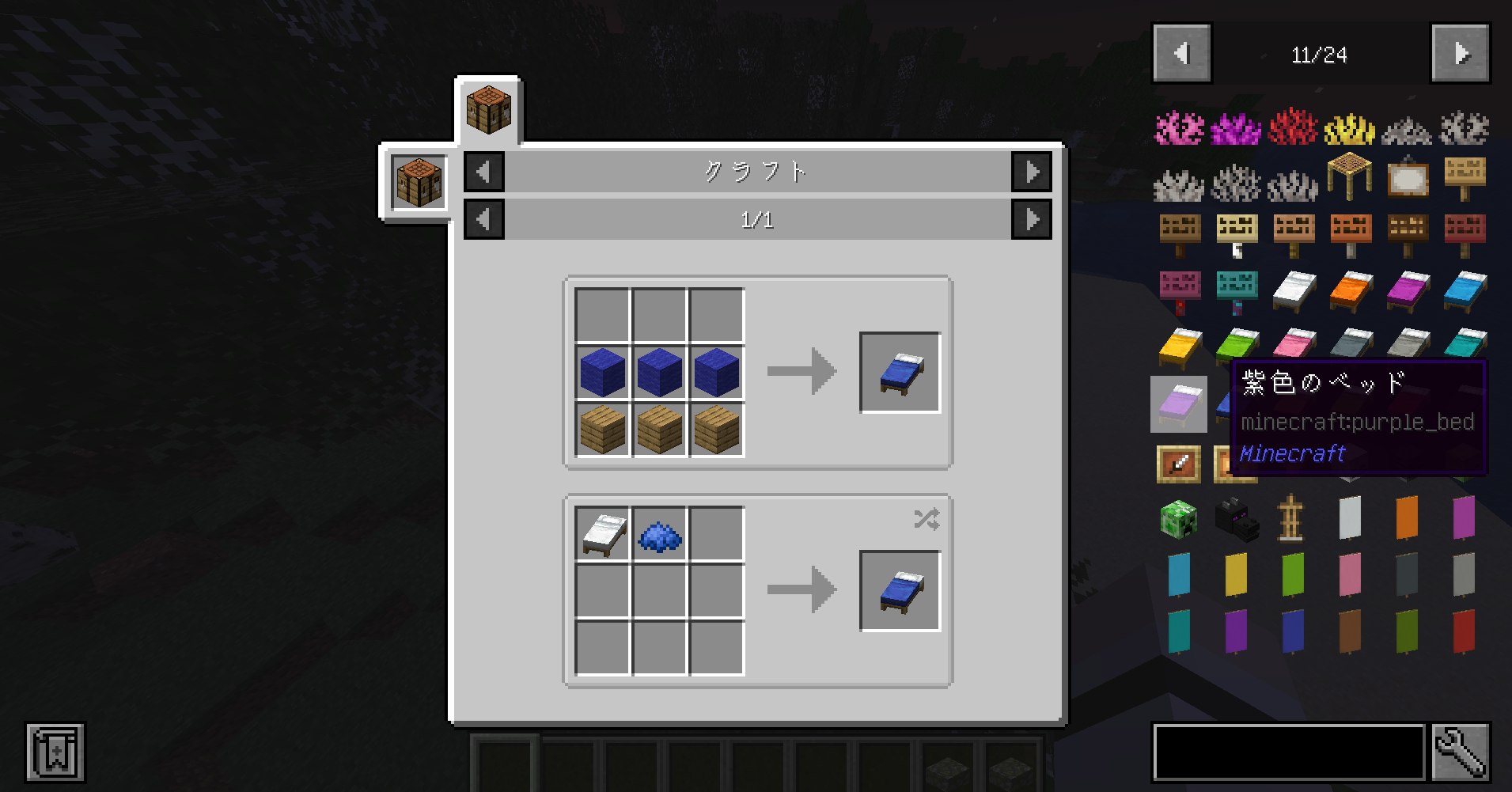Click the left arrow on the 1/1 page selector
The width and height of the screenshot is (1512, 792).
pyautogui.click(x=483, y=219)
